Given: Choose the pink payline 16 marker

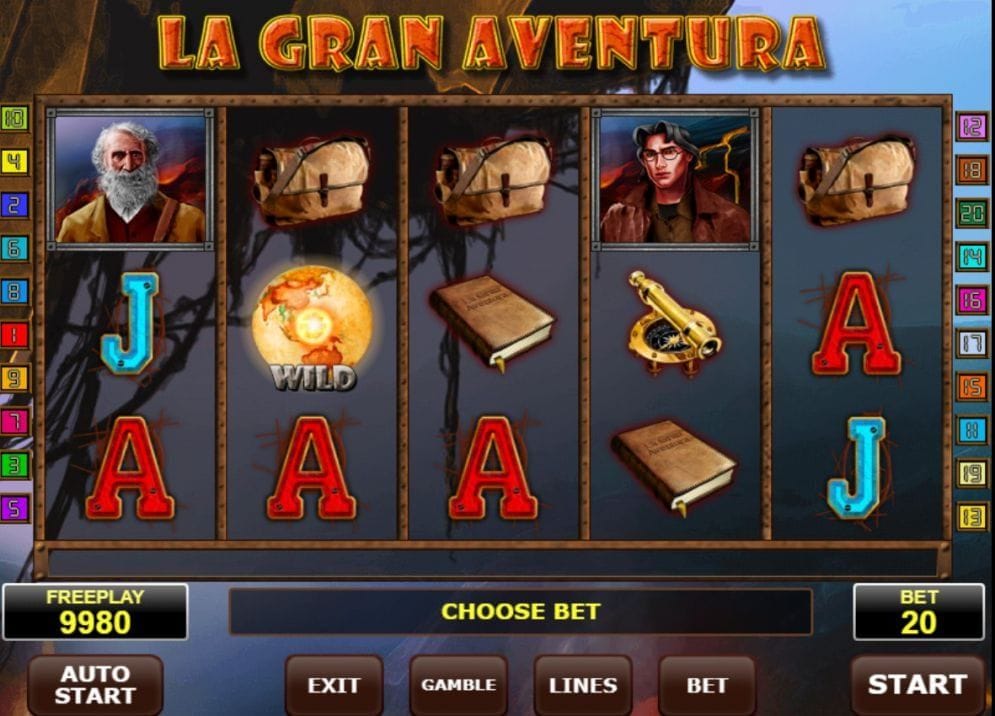Looking at the screenshot, I should pyautogui.click(x=972, y=300).
